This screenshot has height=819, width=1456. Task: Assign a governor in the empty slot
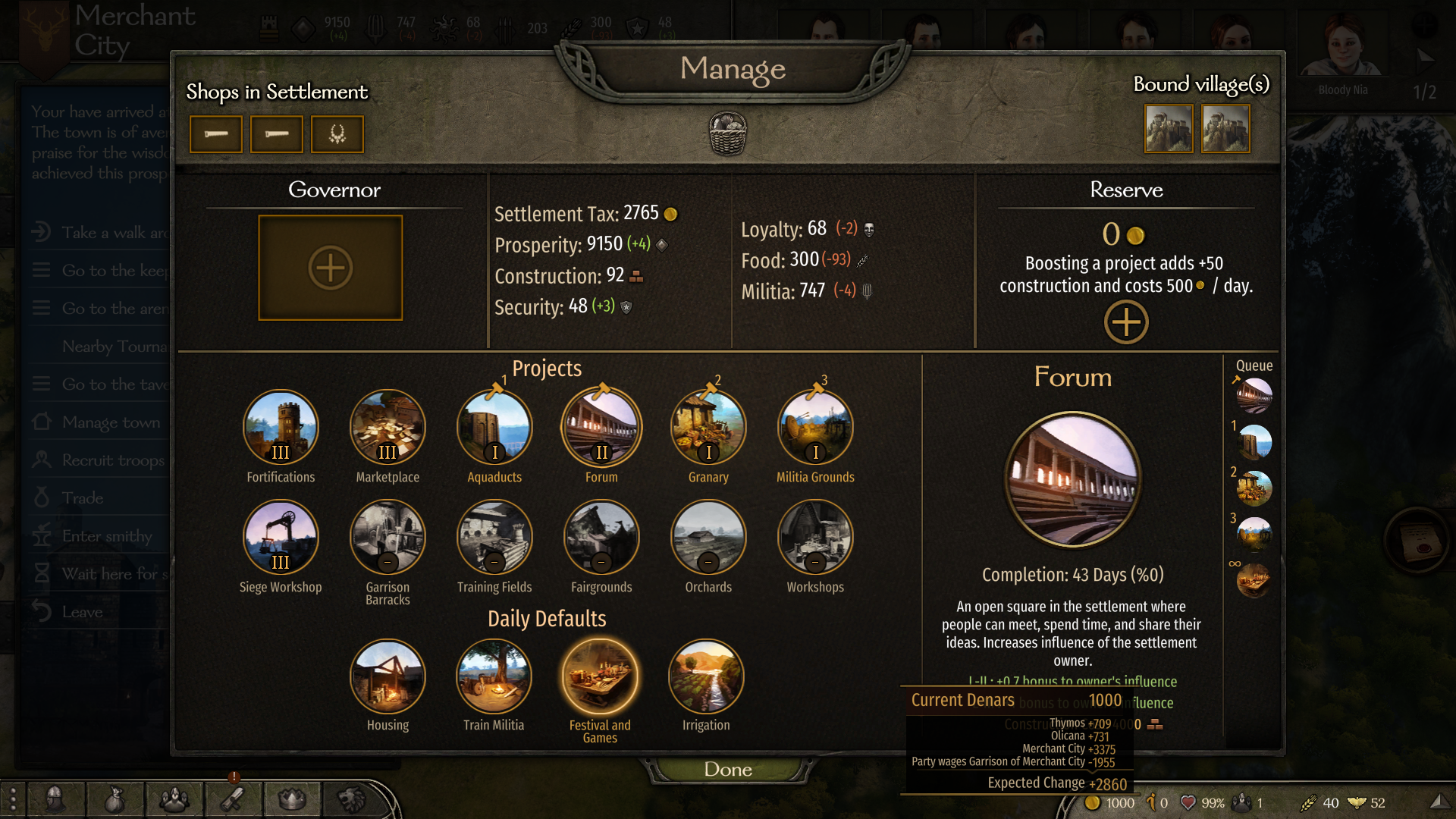tap(331, 268)
